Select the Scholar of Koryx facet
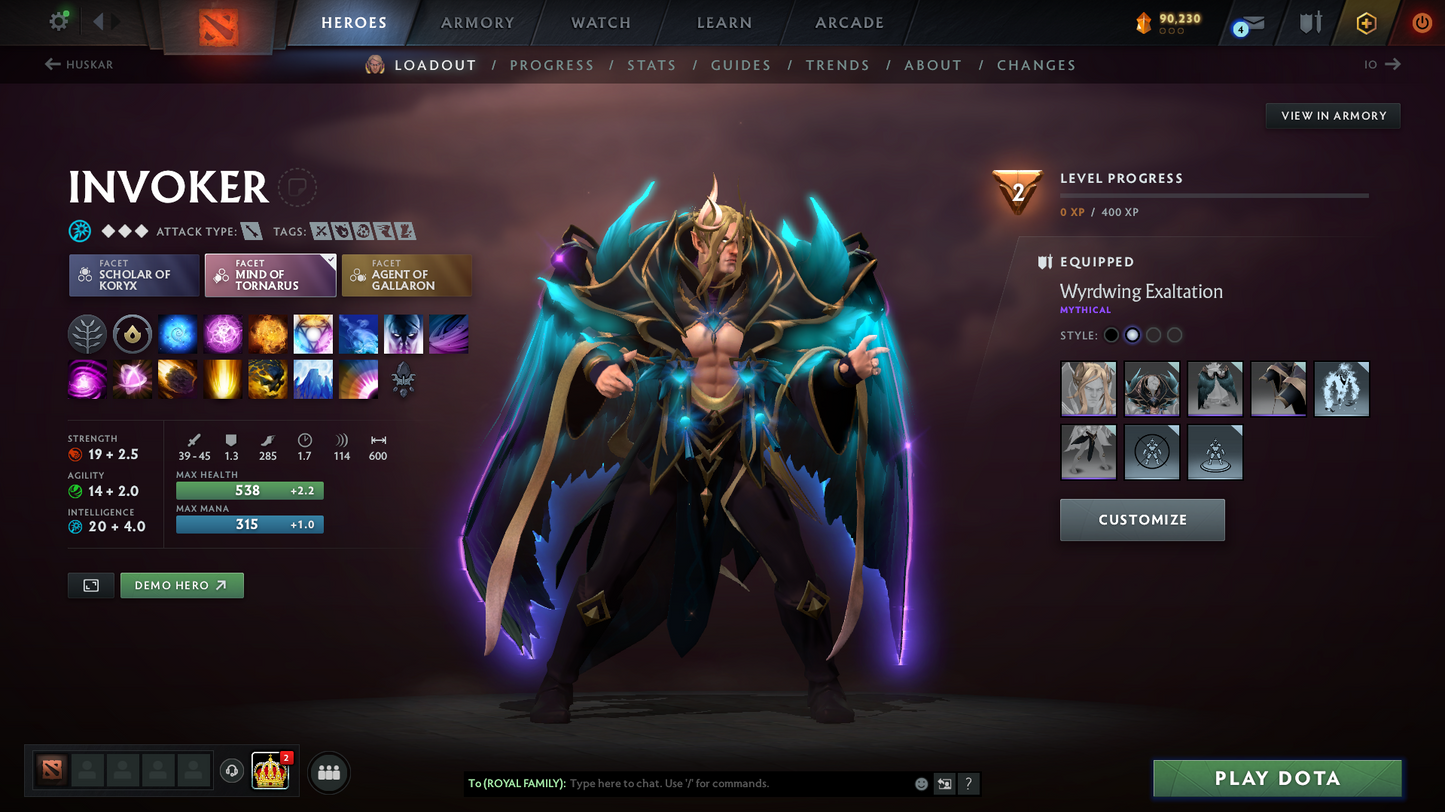This screenshot has width=1445, height=812. coord(134,276)
